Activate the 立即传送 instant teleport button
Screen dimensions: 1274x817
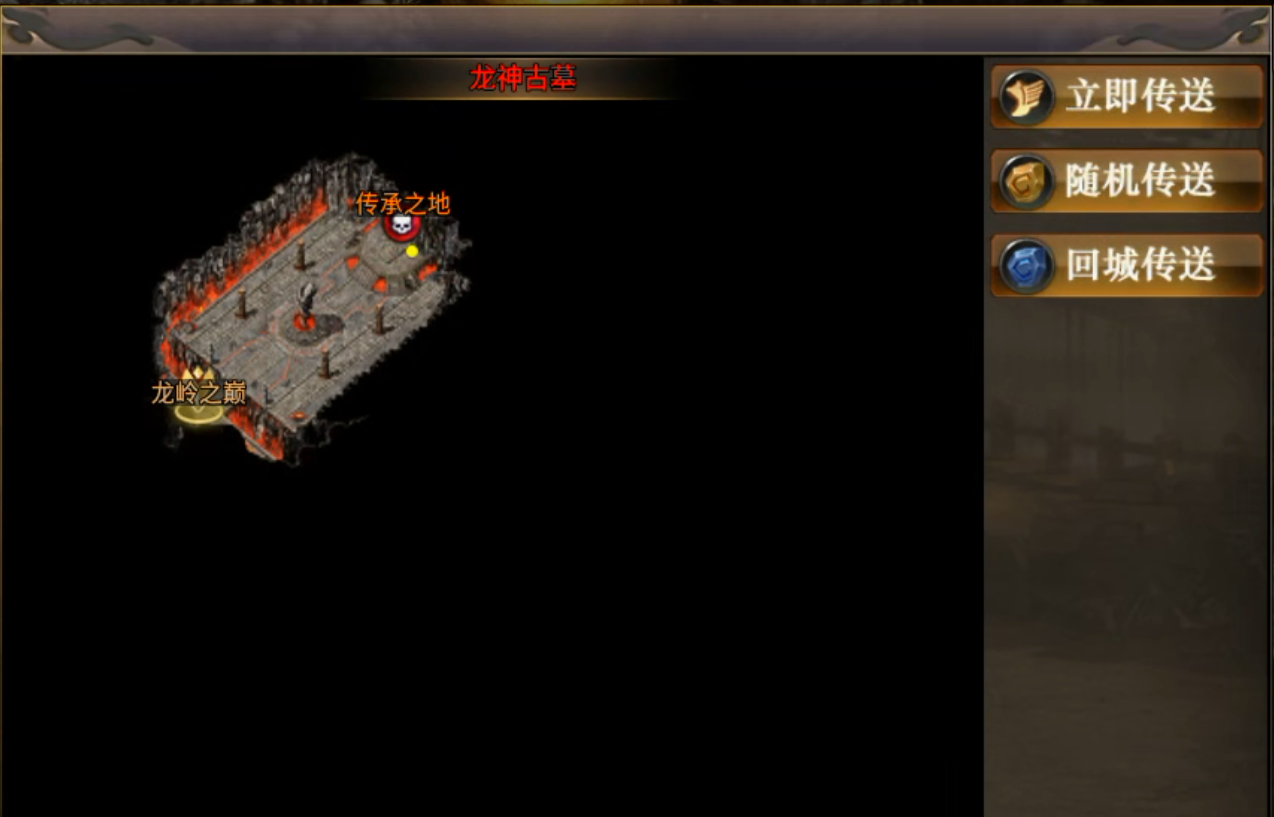click(1127, 97)
